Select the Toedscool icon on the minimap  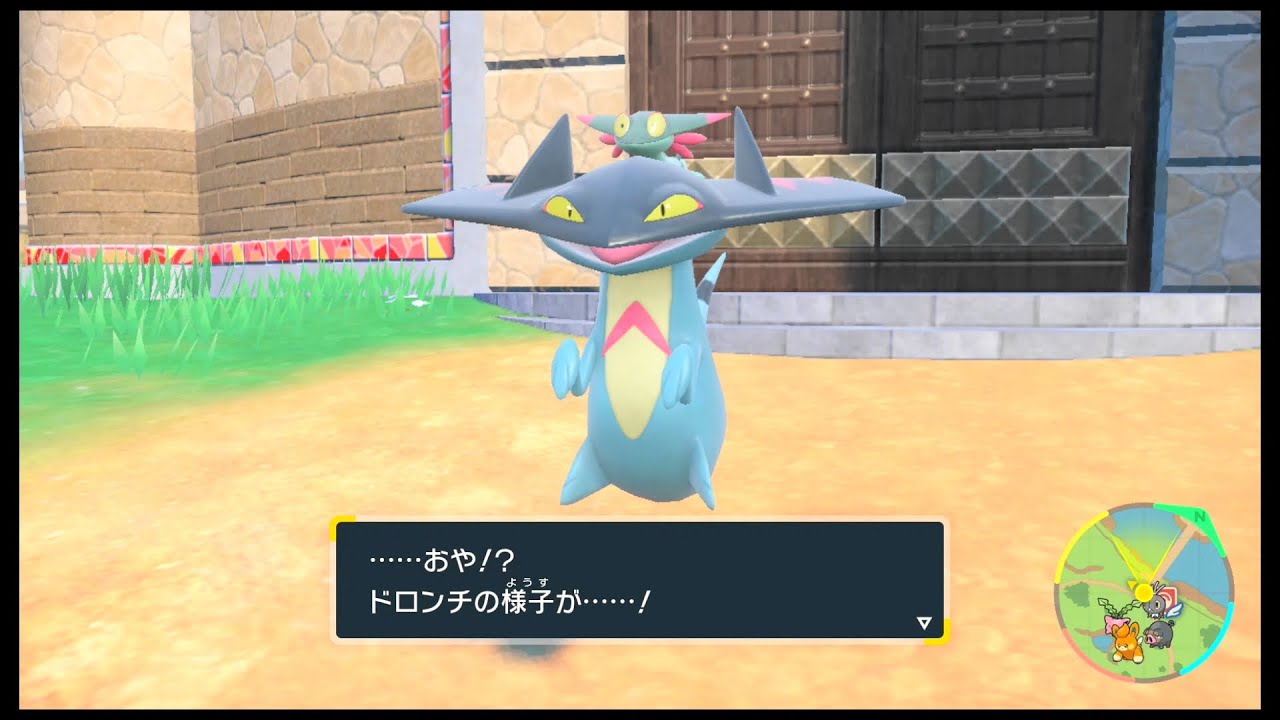pyautogui.click(x=1116, y=620)
